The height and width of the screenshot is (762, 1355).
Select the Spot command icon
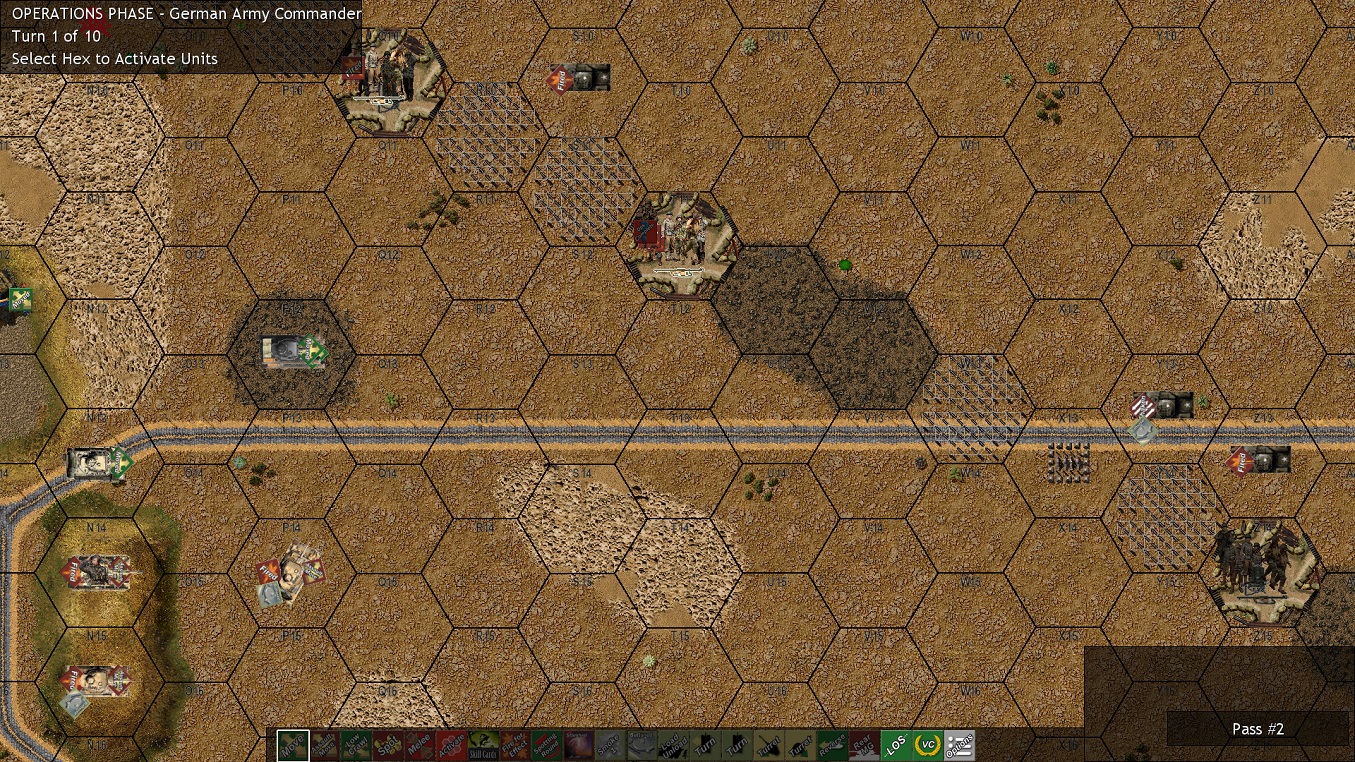point(389,745)
